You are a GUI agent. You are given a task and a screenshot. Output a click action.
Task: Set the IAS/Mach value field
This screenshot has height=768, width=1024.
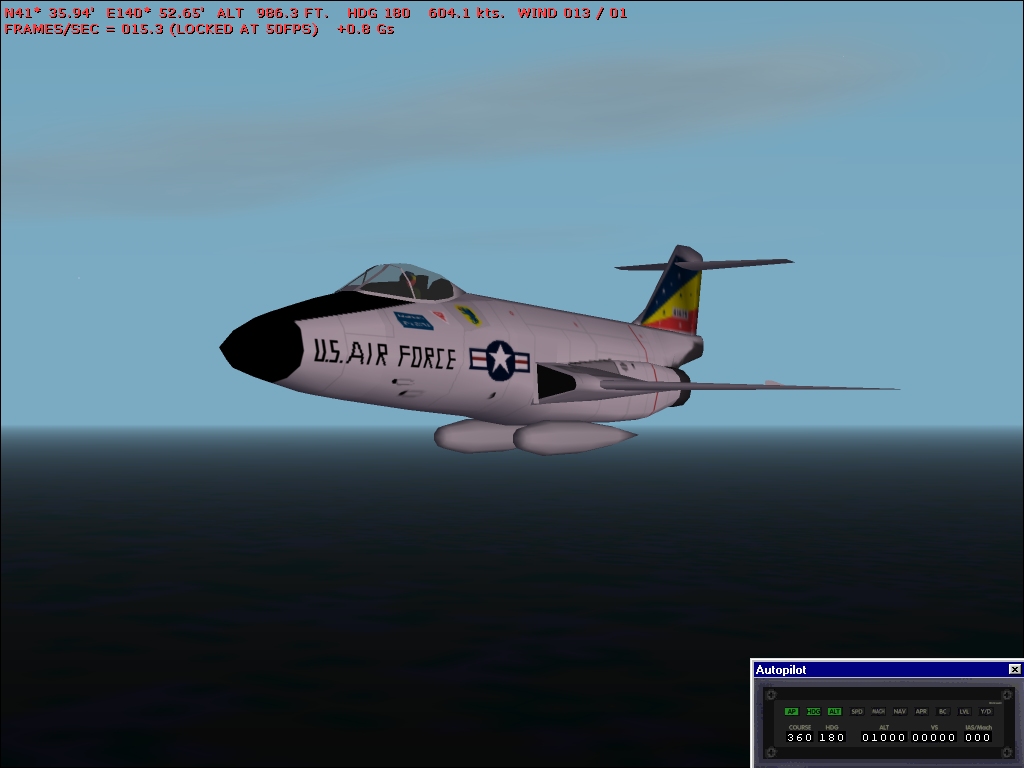pyautogui.click(x=978, y=737)
